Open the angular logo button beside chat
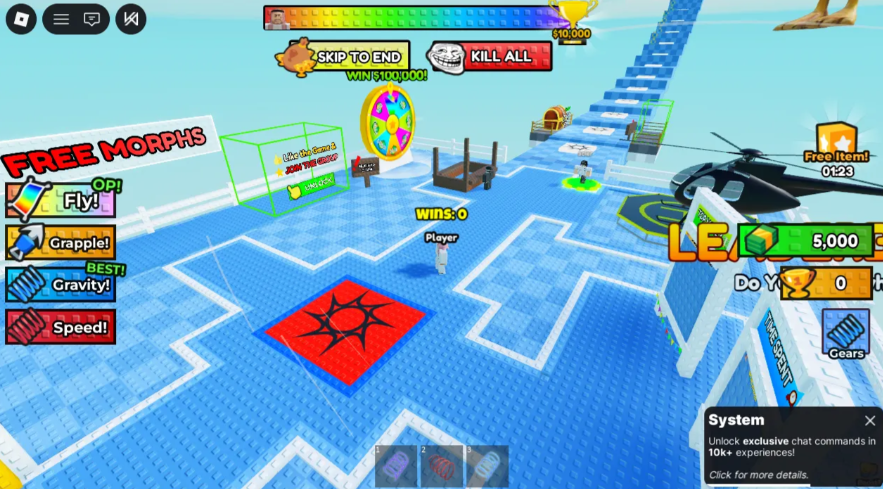This screenshot has height=489, width=883. (x=130, y=19)
